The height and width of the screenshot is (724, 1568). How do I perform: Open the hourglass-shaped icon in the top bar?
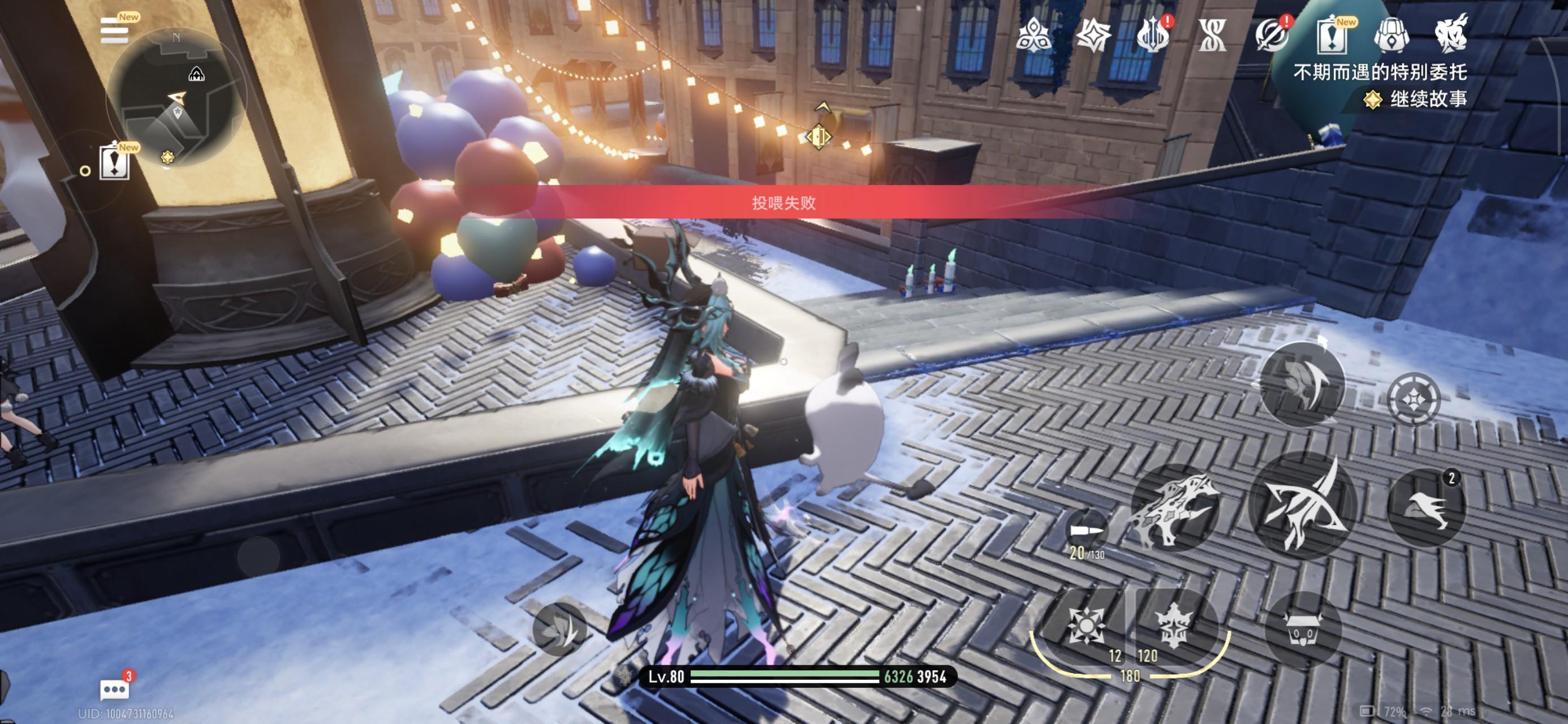point(1211,35)
